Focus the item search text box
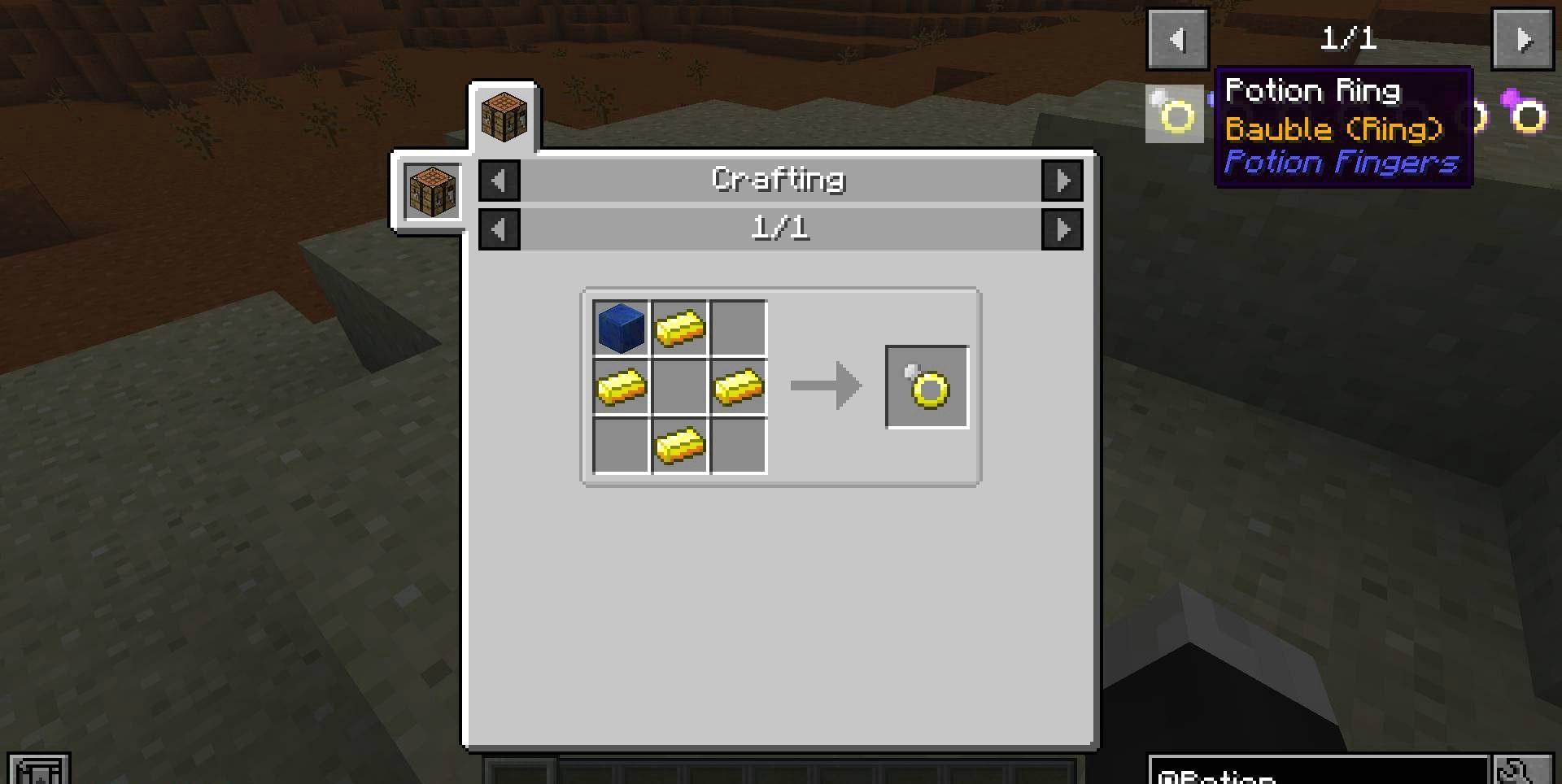Image resolution: width=1562 pixels, height=784 pixels. [x=1318, y=771]
